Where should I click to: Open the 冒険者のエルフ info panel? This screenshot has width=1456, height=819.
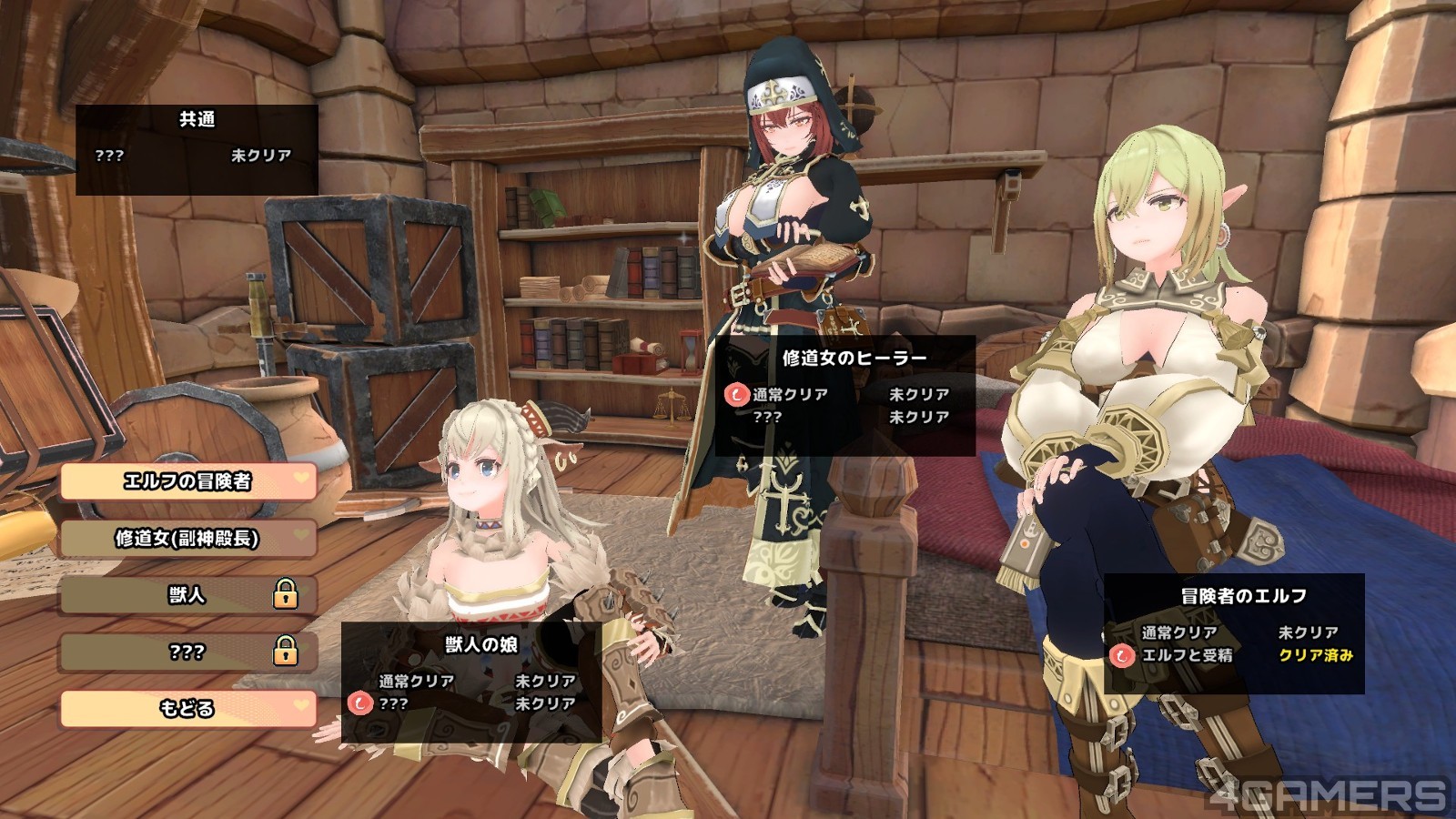click(x=1234, y=632)
